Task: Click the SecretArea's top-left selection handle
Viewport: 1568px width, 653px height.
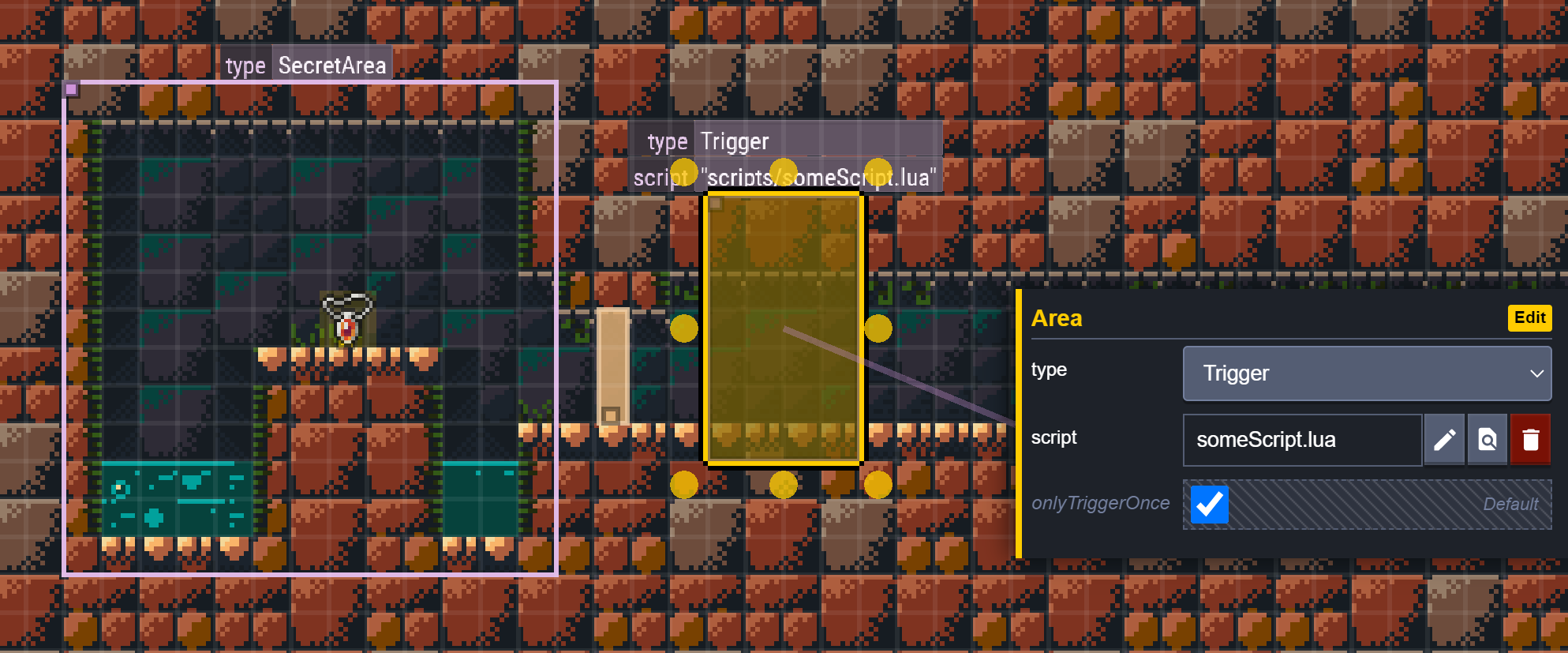Action: 73,89
